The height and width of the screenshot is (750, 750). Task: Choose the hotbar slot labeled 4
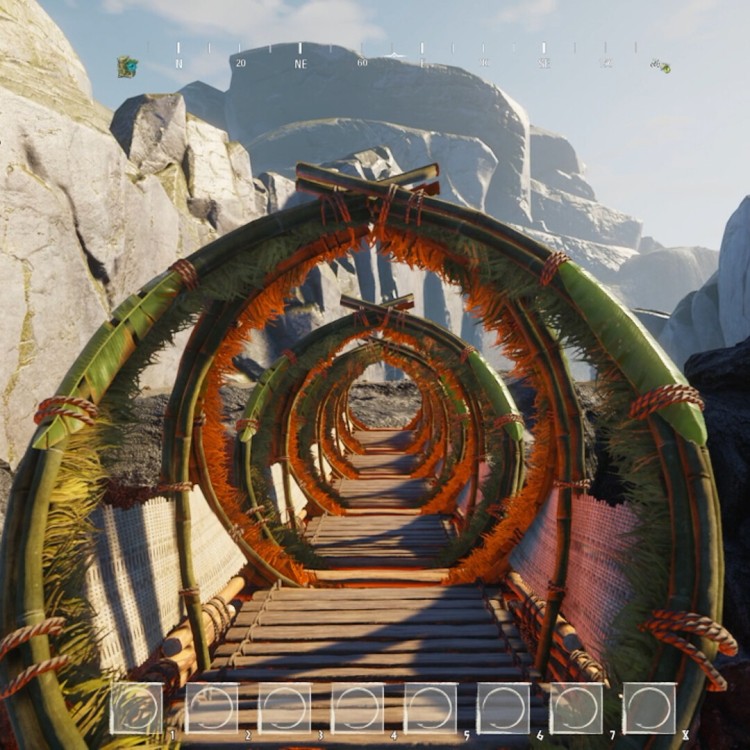point(357,708)
